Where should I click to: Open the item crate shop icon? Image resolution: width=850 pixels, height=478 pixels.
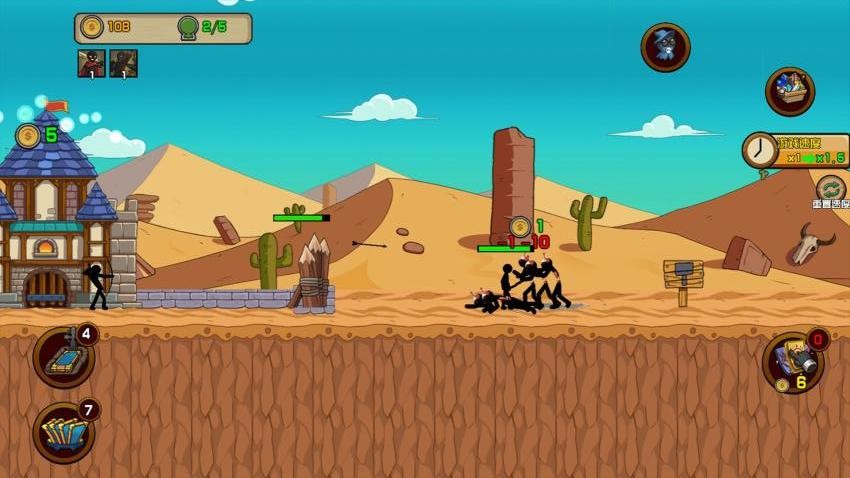point(789,91)
